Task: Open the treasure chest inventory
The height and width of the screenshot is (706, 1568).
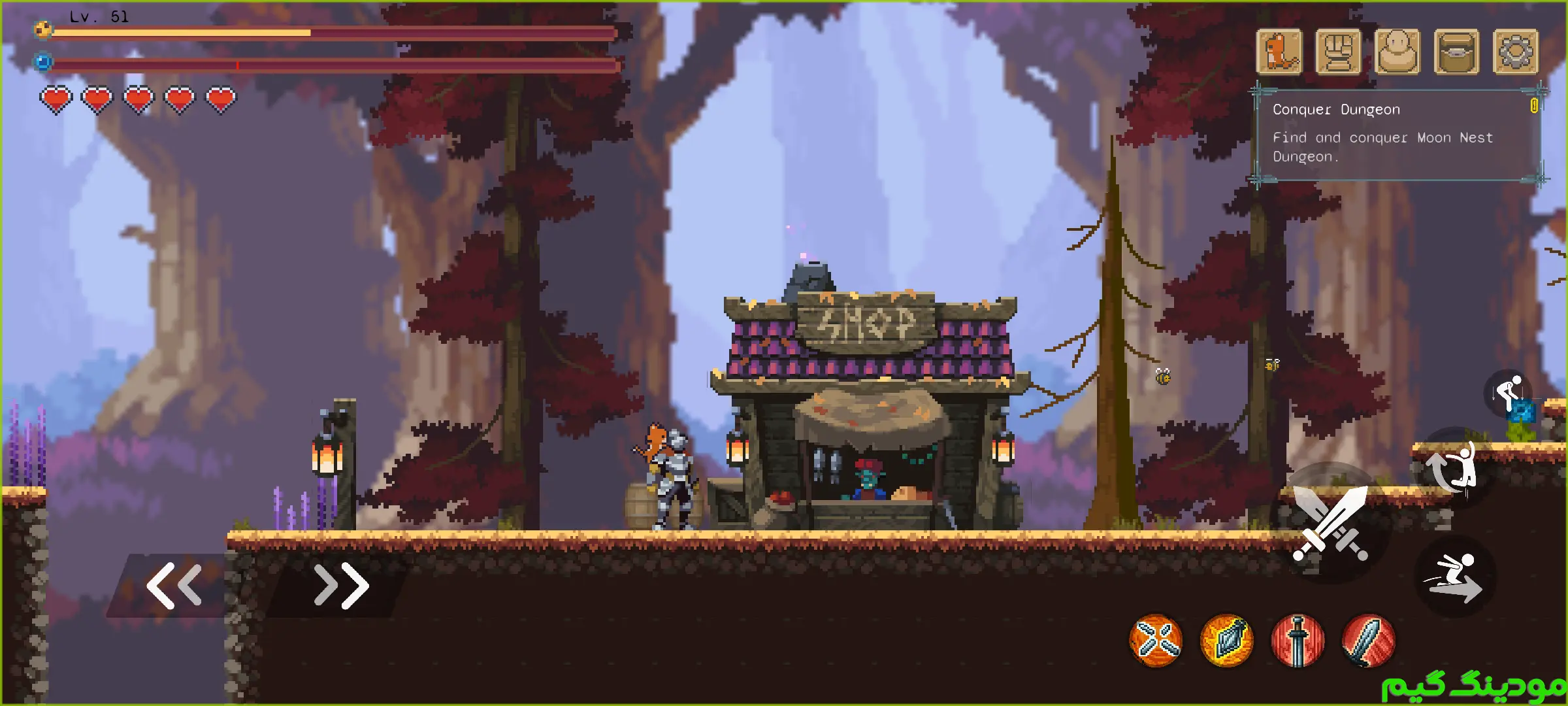Action: (x=1456, y=52)
